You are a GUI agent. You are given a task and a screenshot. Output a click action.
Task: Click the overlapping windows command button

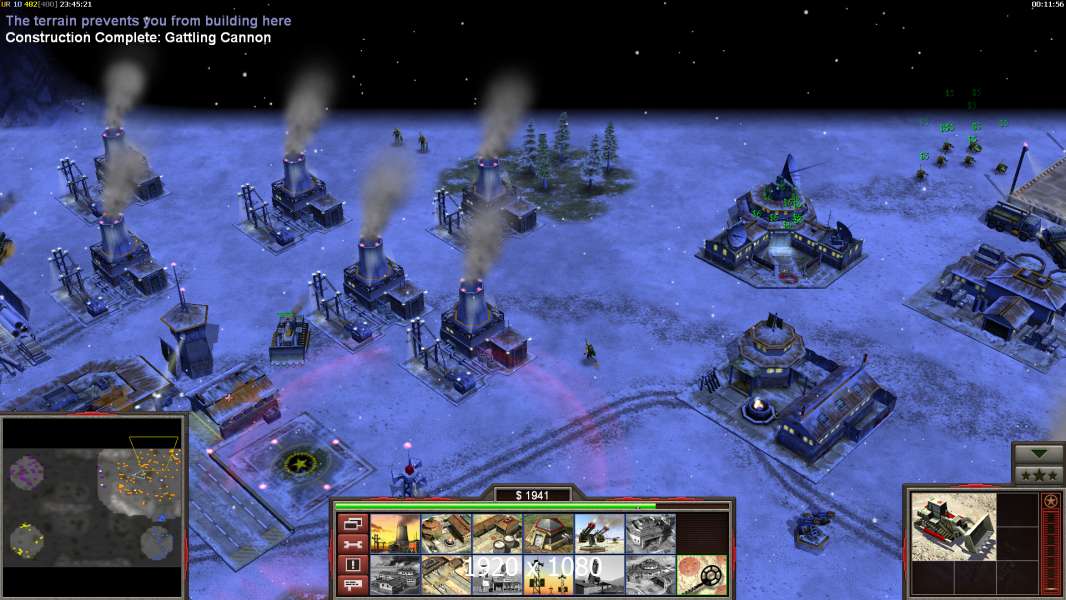(352, 523)
